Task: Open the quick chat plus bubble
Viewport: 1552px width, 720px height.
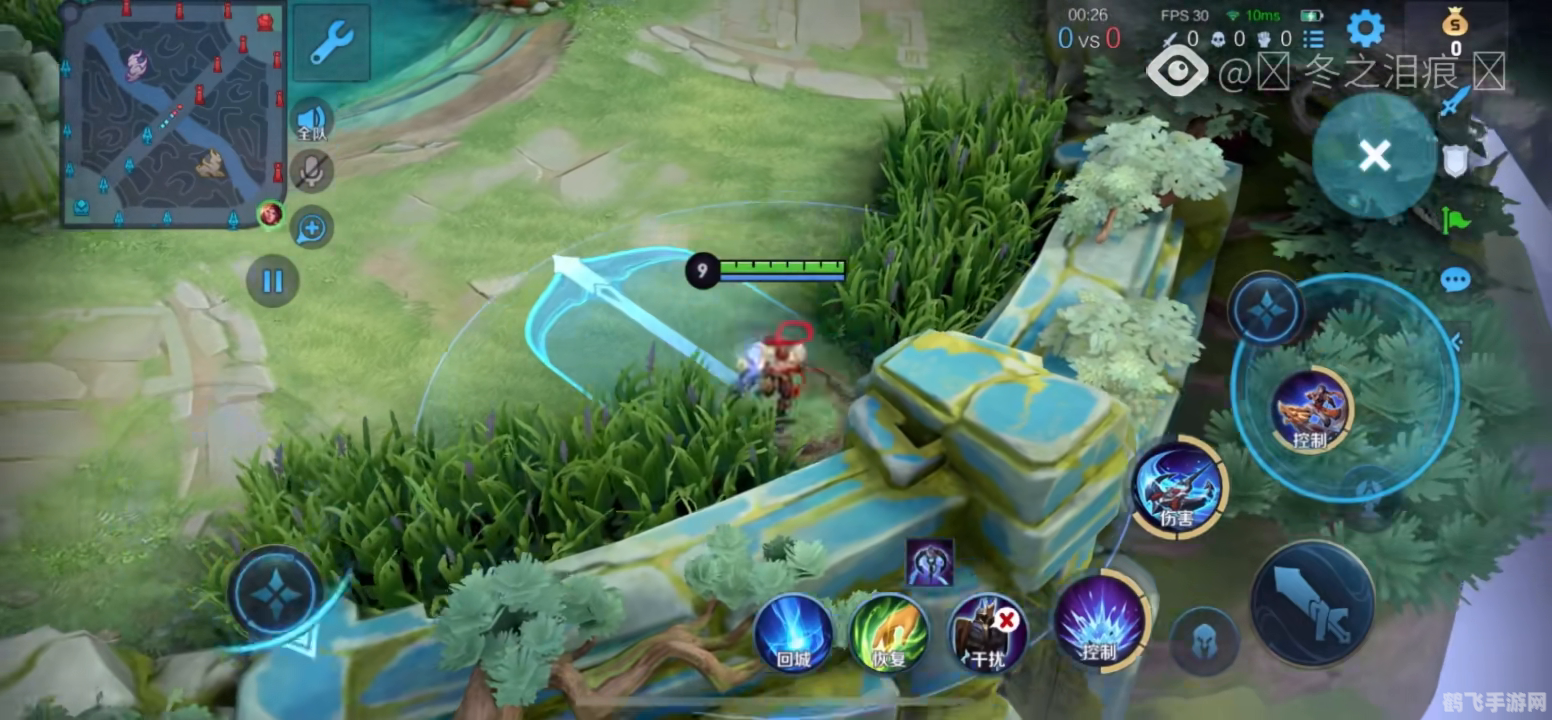Action: 312,229
